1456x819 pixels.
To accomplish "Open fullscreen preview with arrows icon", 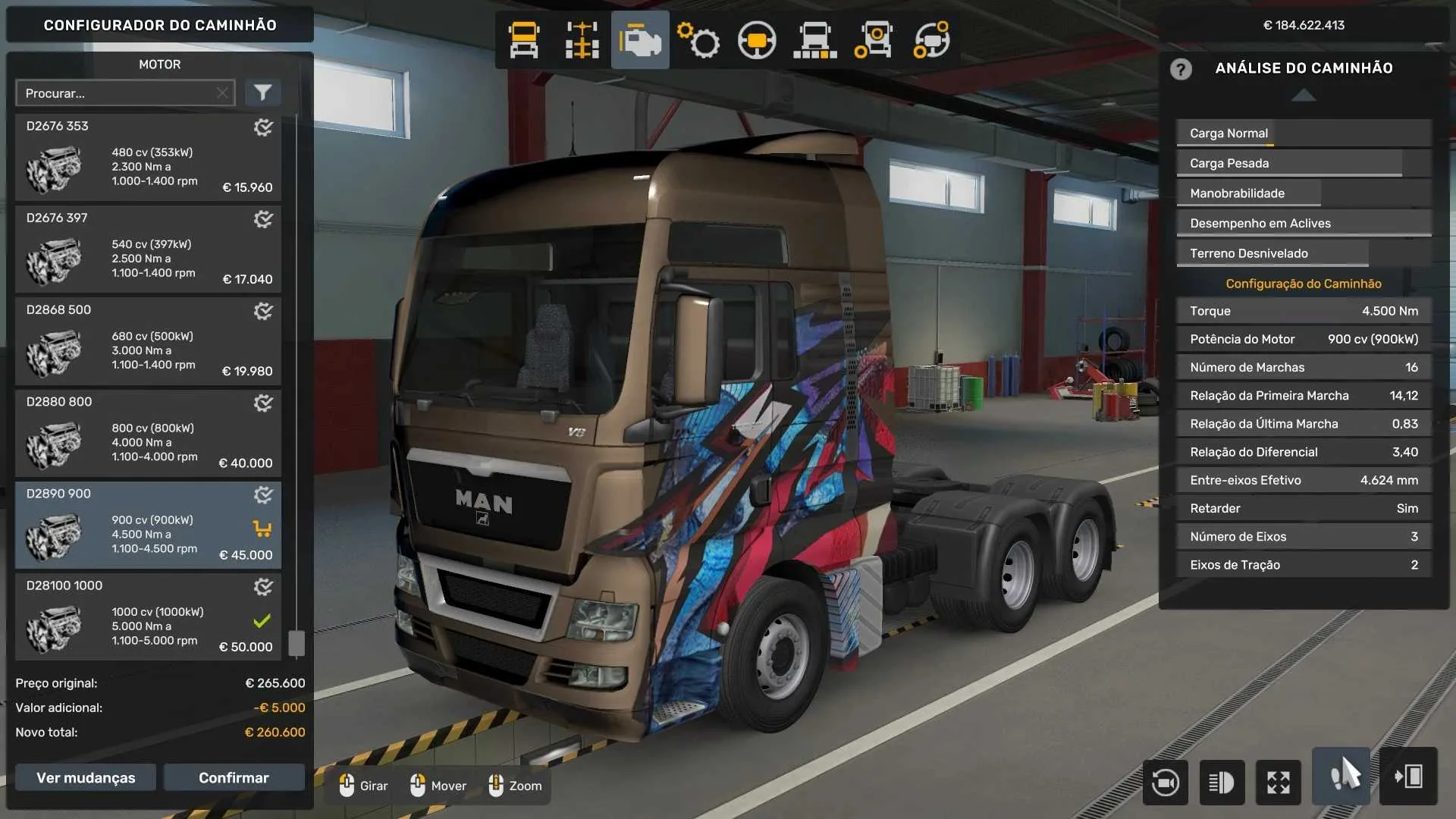I will coord(1279,783).
